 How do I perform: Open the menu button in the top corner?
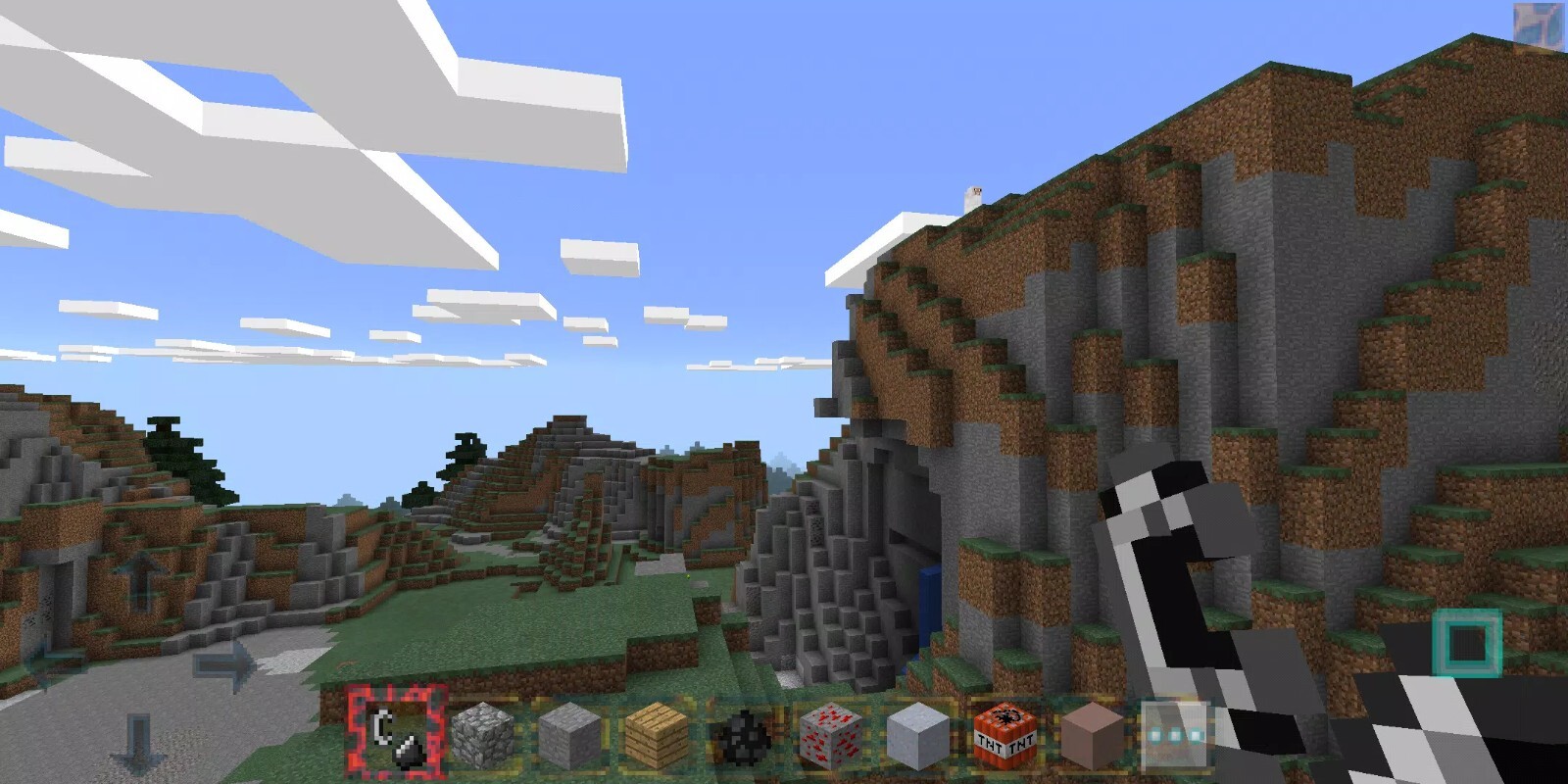1537,26
